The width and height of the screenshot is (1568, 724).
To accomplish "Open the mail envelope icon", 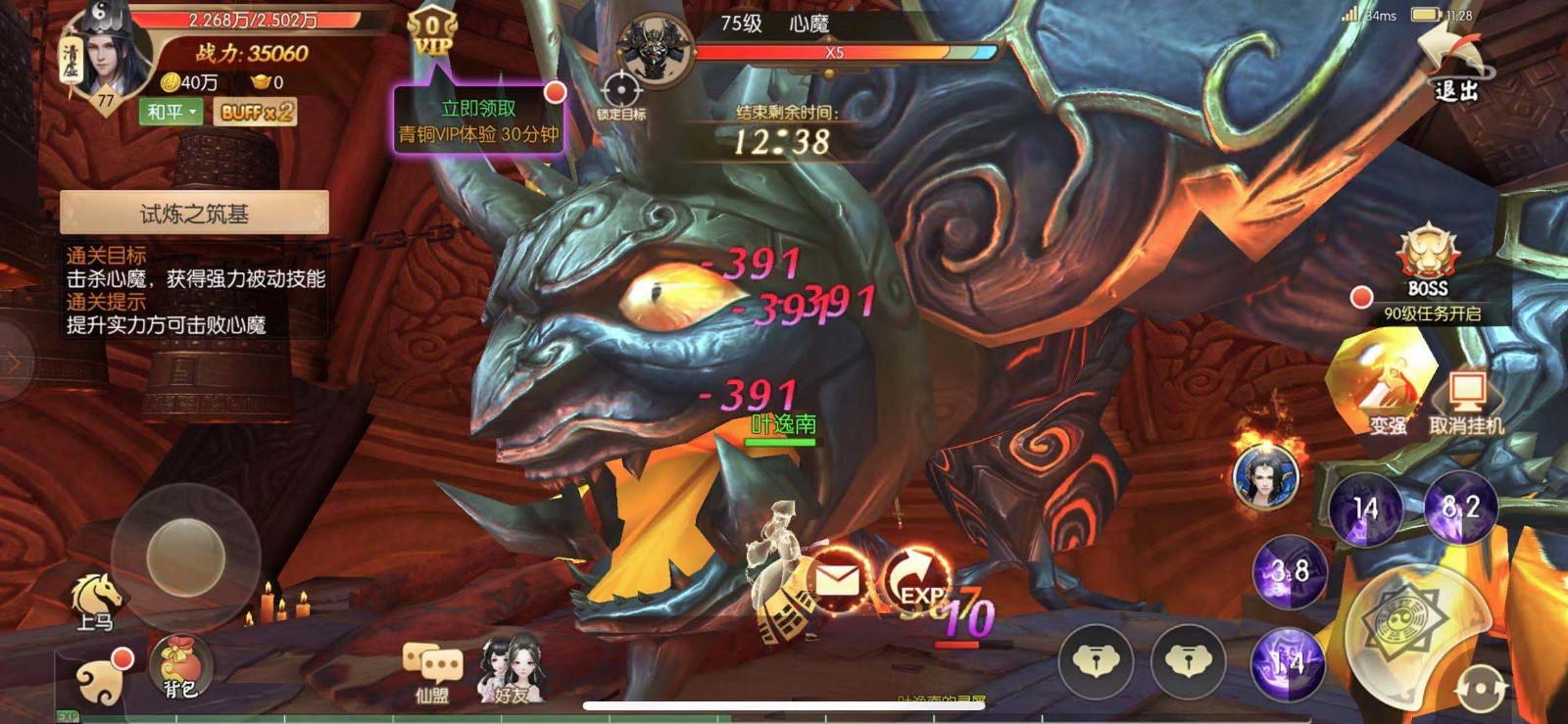I will tap(836, 582).
